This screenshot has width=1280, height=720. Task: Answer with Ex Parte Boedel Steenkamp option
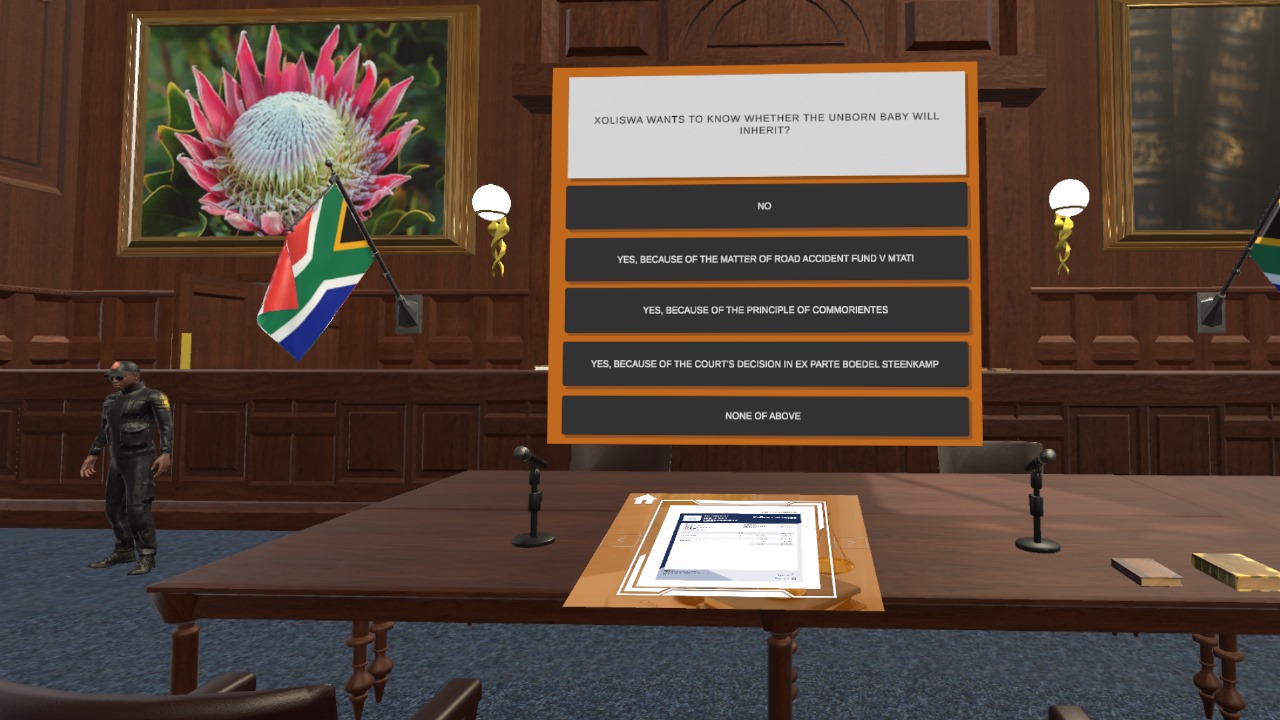point(766,364)
